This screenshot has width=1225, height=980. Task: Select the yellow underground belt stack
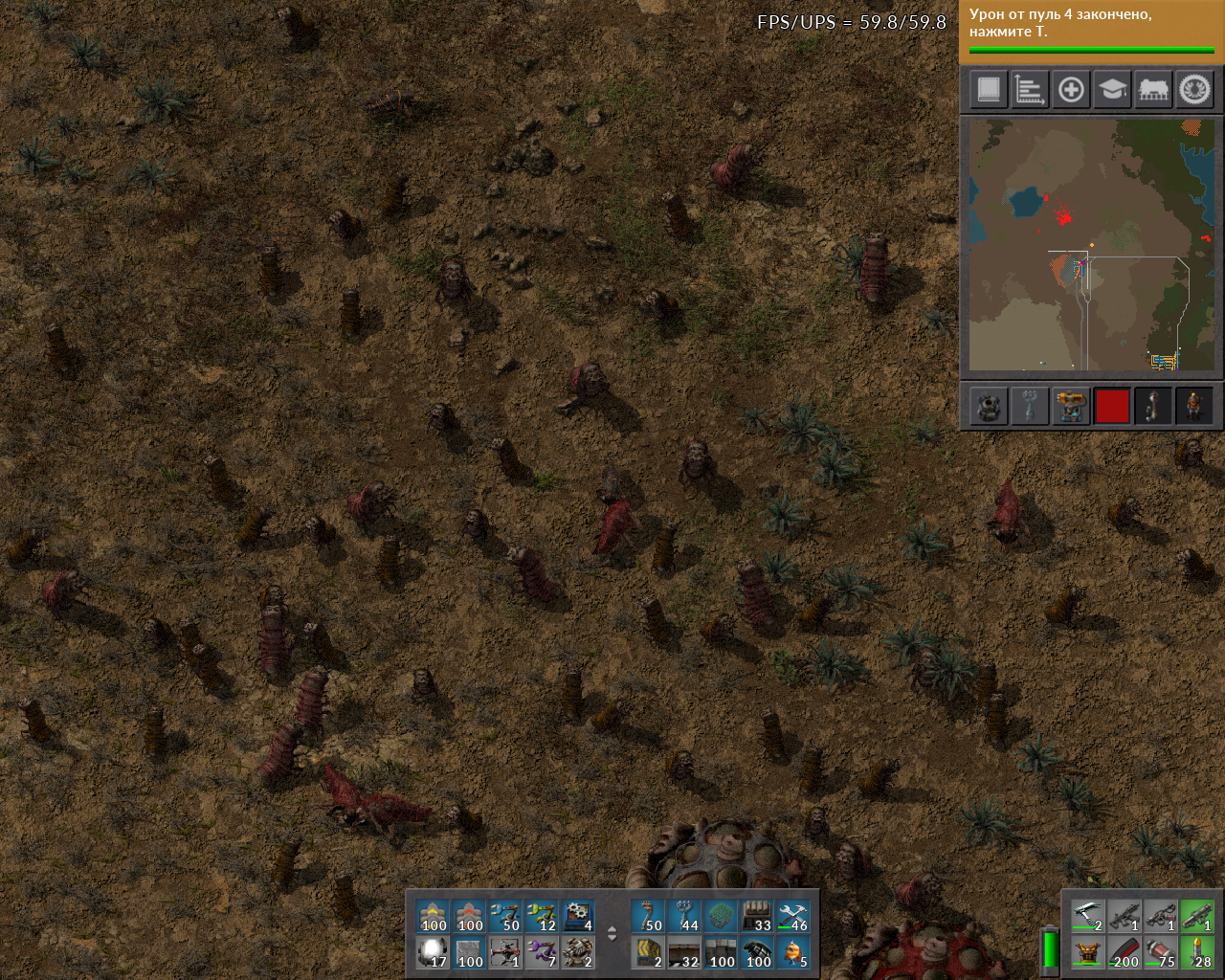pyautogui.click(x=434, y=917)
